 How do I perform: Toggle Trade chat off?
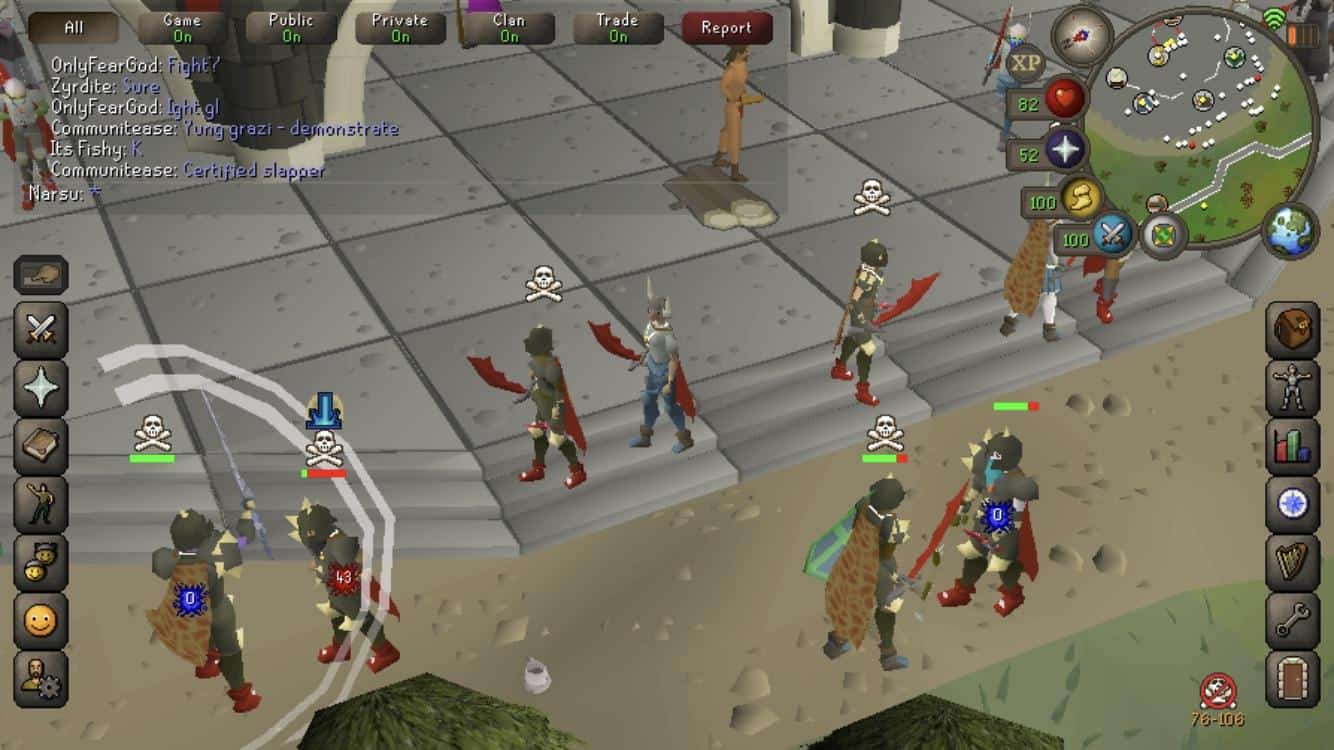tap(616, 25)
